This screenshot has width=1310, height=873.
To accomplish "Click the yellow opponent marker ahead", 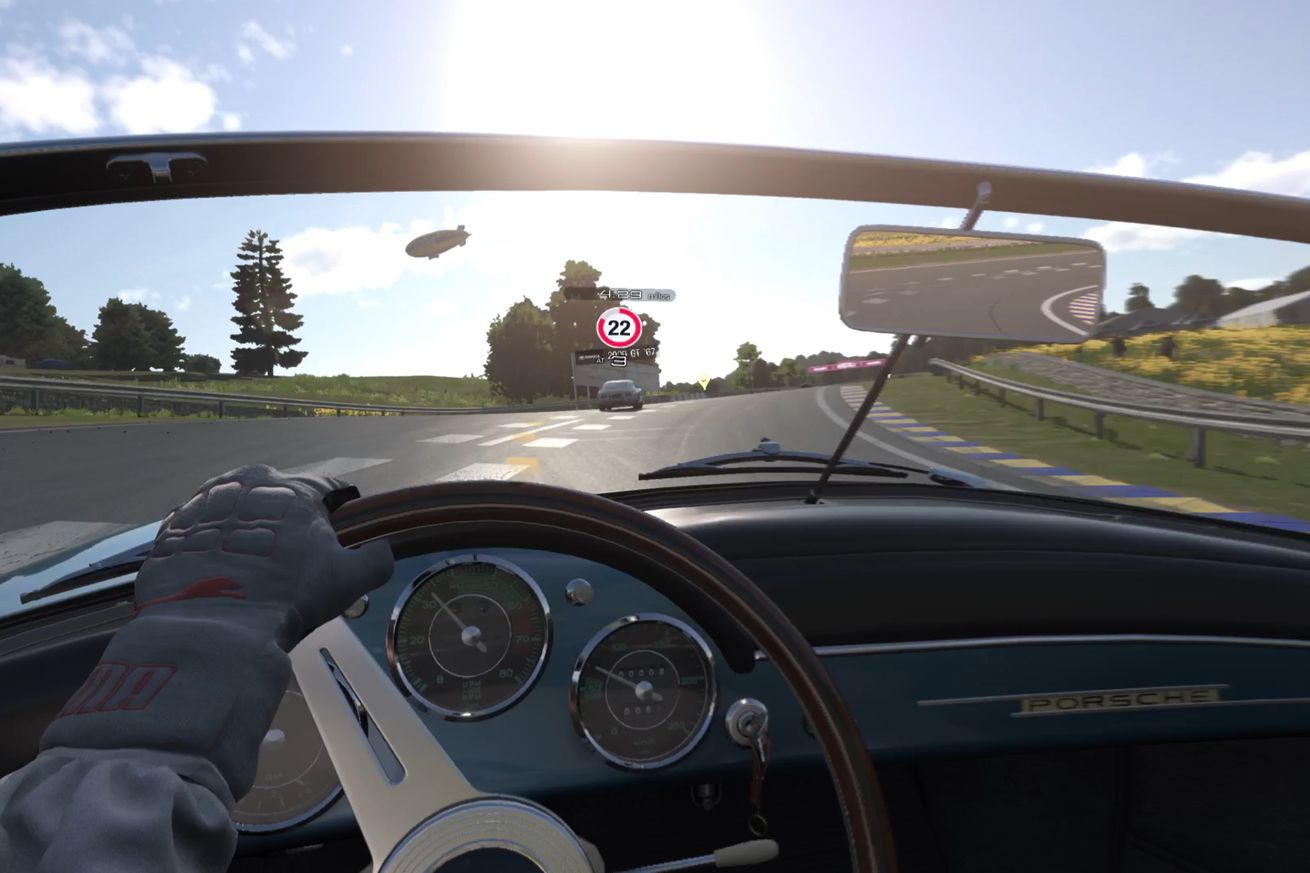I will (x=704, y=382).
